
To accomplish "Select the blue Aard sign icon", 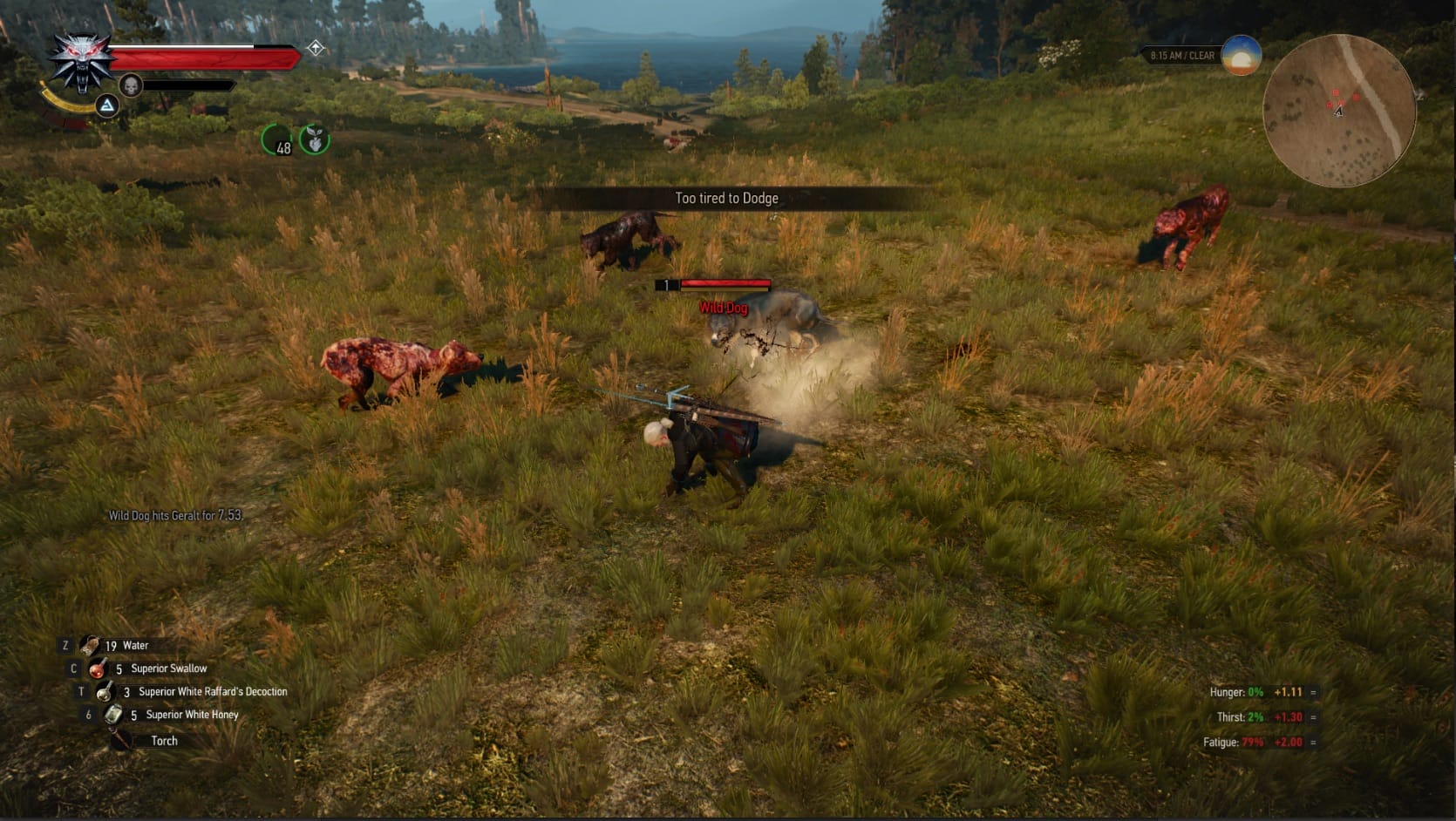I will tap(107, 106).
